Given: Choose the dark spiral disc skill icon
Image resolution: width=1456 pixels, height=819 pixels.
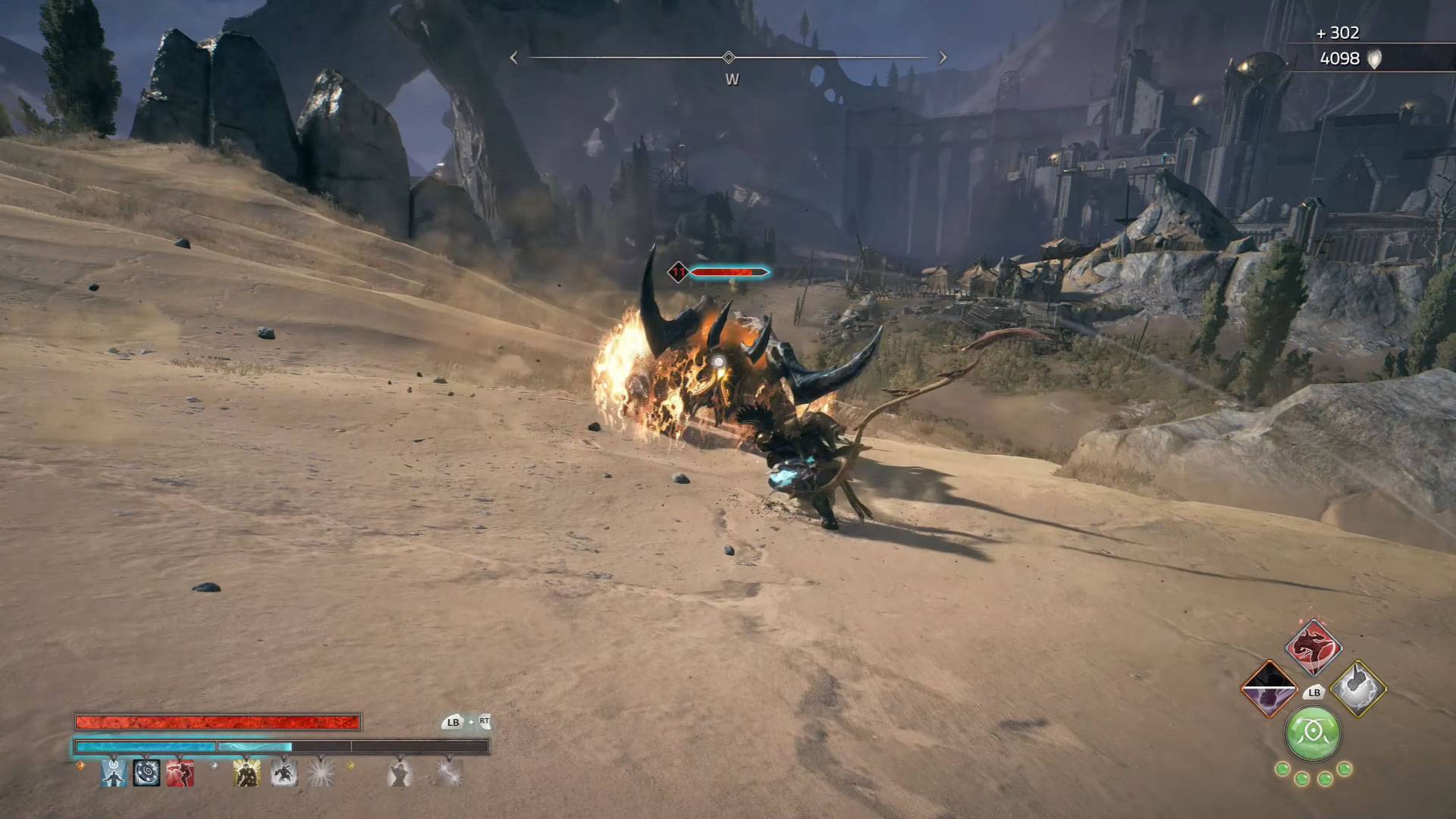Looking at the screenshot, I should (x=146, y=773).
